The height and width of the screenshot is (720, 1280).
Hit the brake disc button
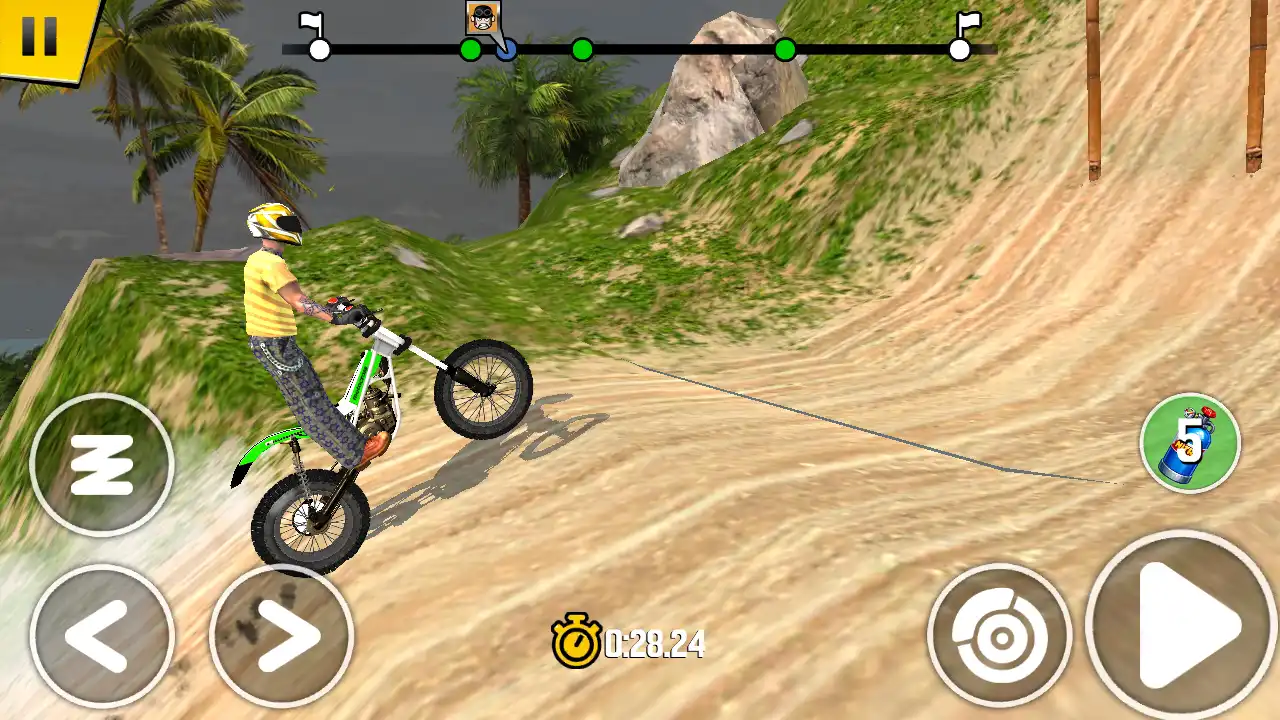click(x=999, y=635)
